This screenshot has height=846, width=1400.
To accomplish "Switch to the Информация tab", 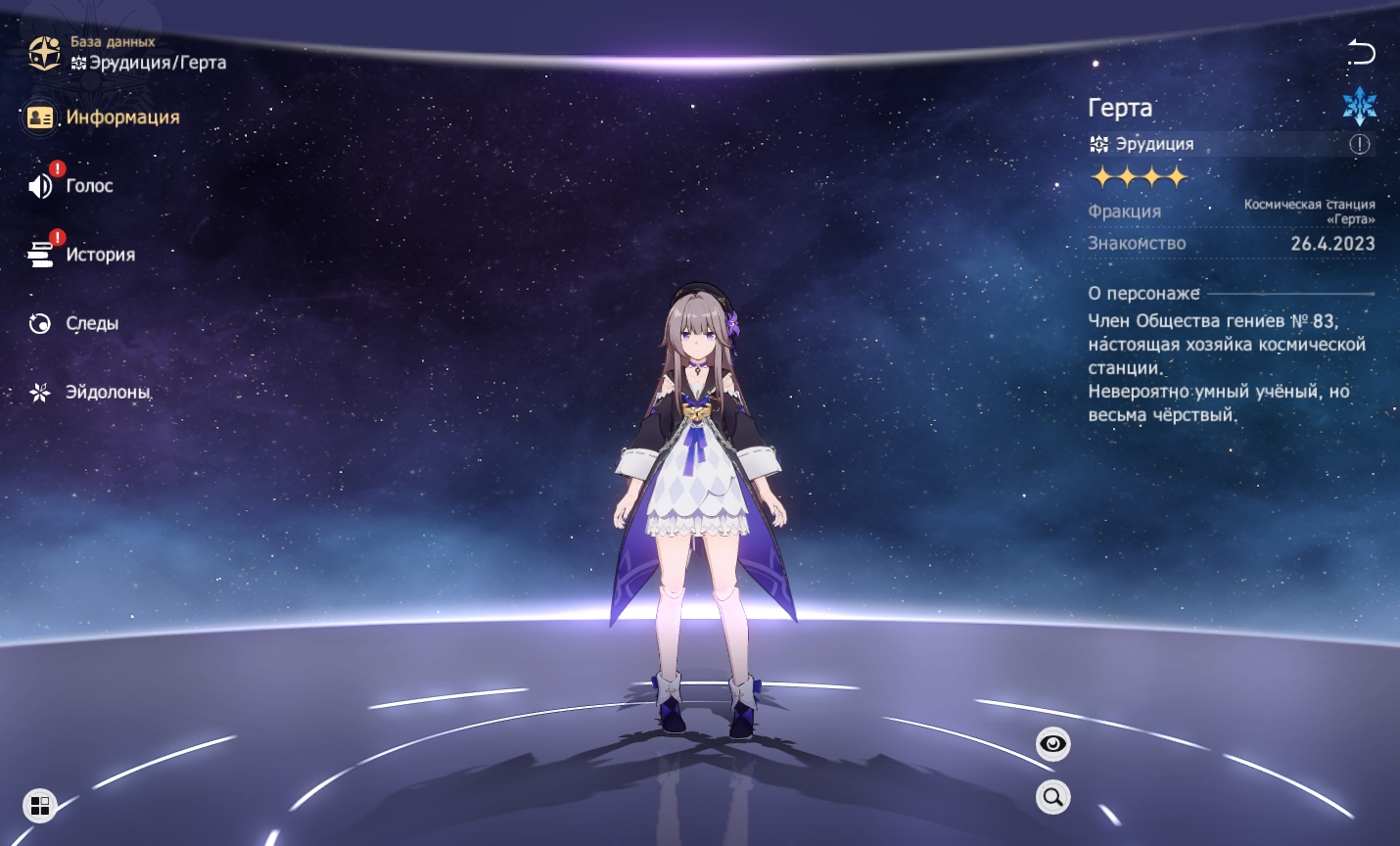I will (x=104, y=117).
